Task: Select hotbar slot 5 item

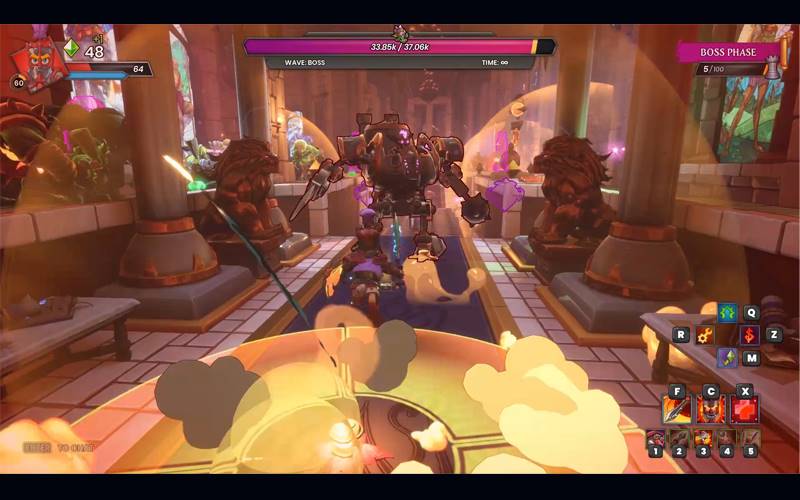Action: [751, 438]
